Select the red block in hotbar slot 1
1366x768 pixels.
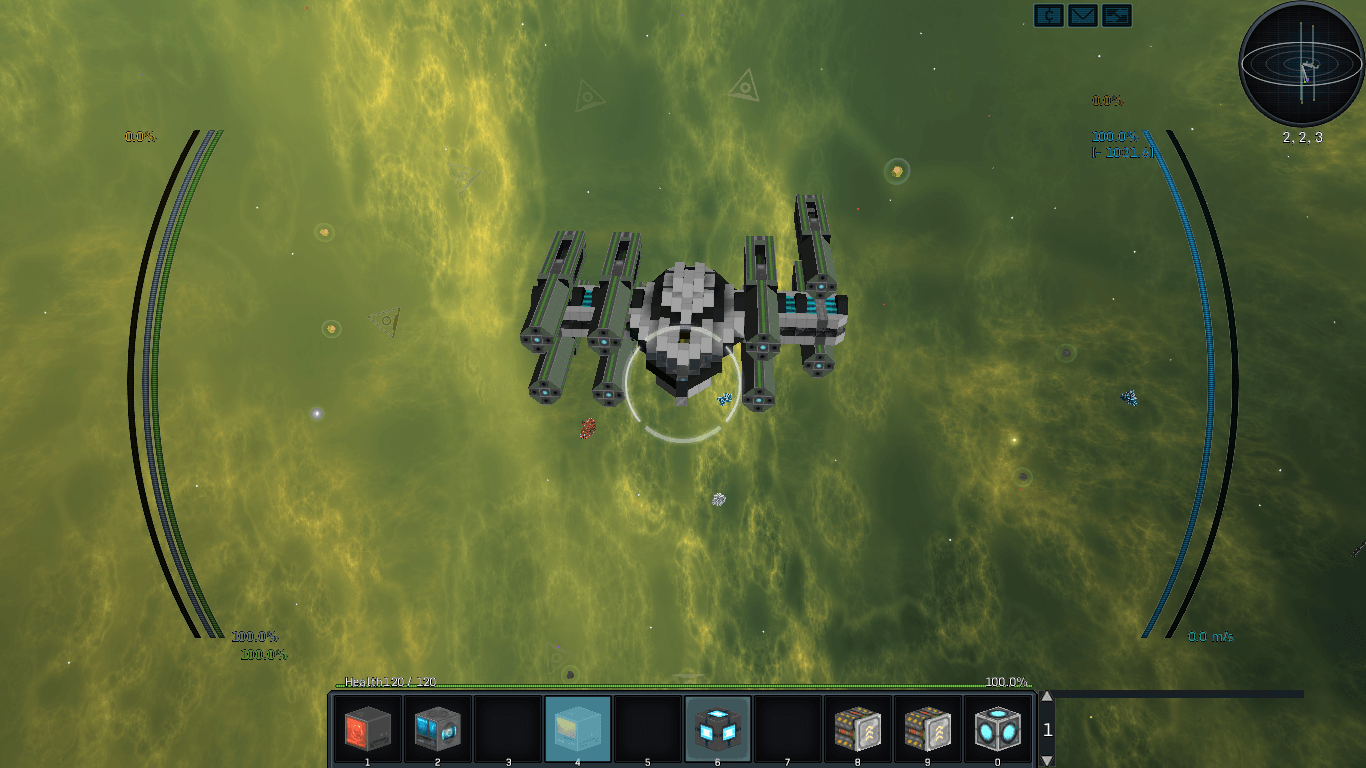tap(367, 729)
